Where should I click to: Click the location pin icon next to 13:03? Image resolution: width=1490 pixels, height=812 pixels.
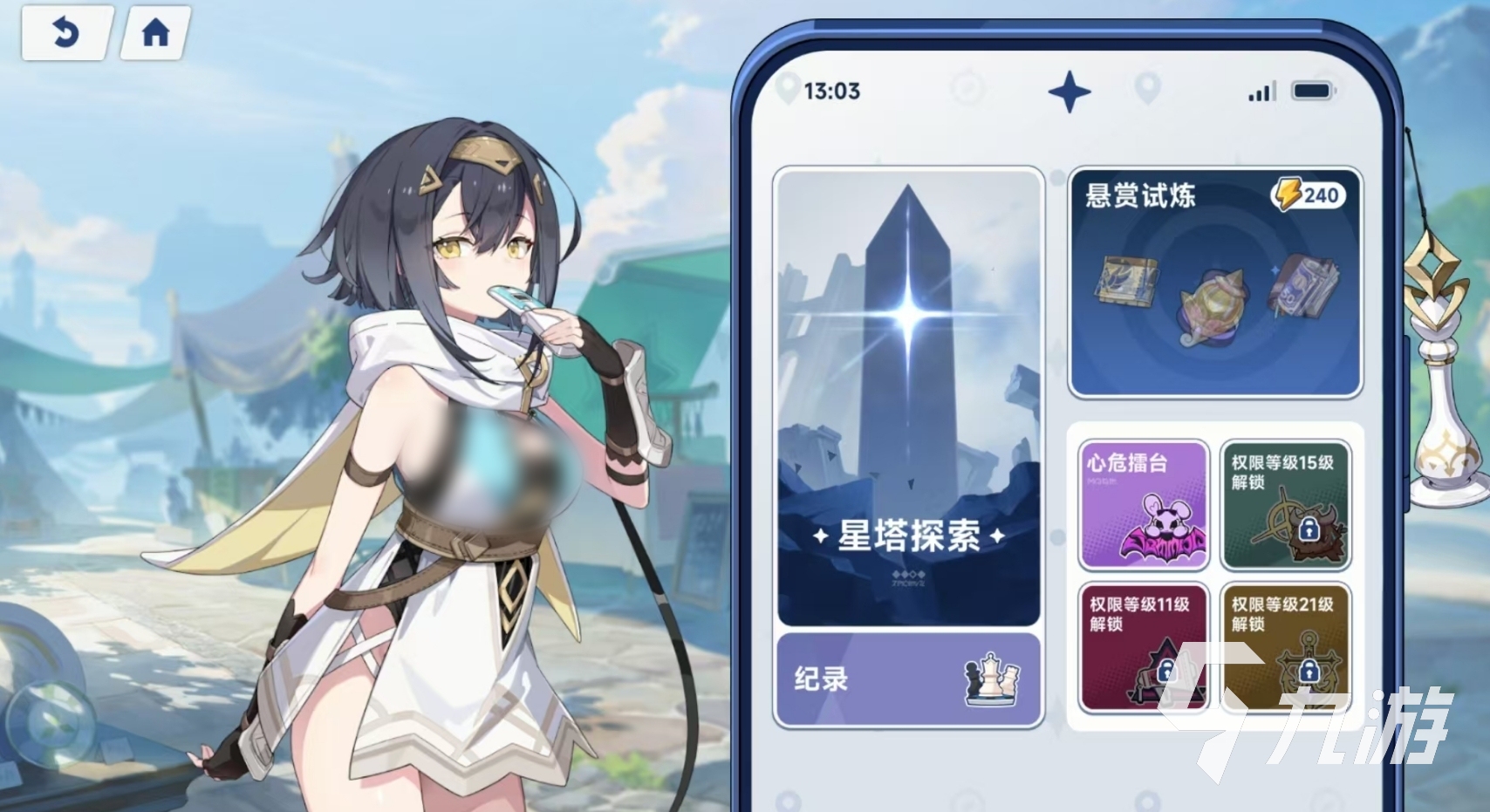789,87
